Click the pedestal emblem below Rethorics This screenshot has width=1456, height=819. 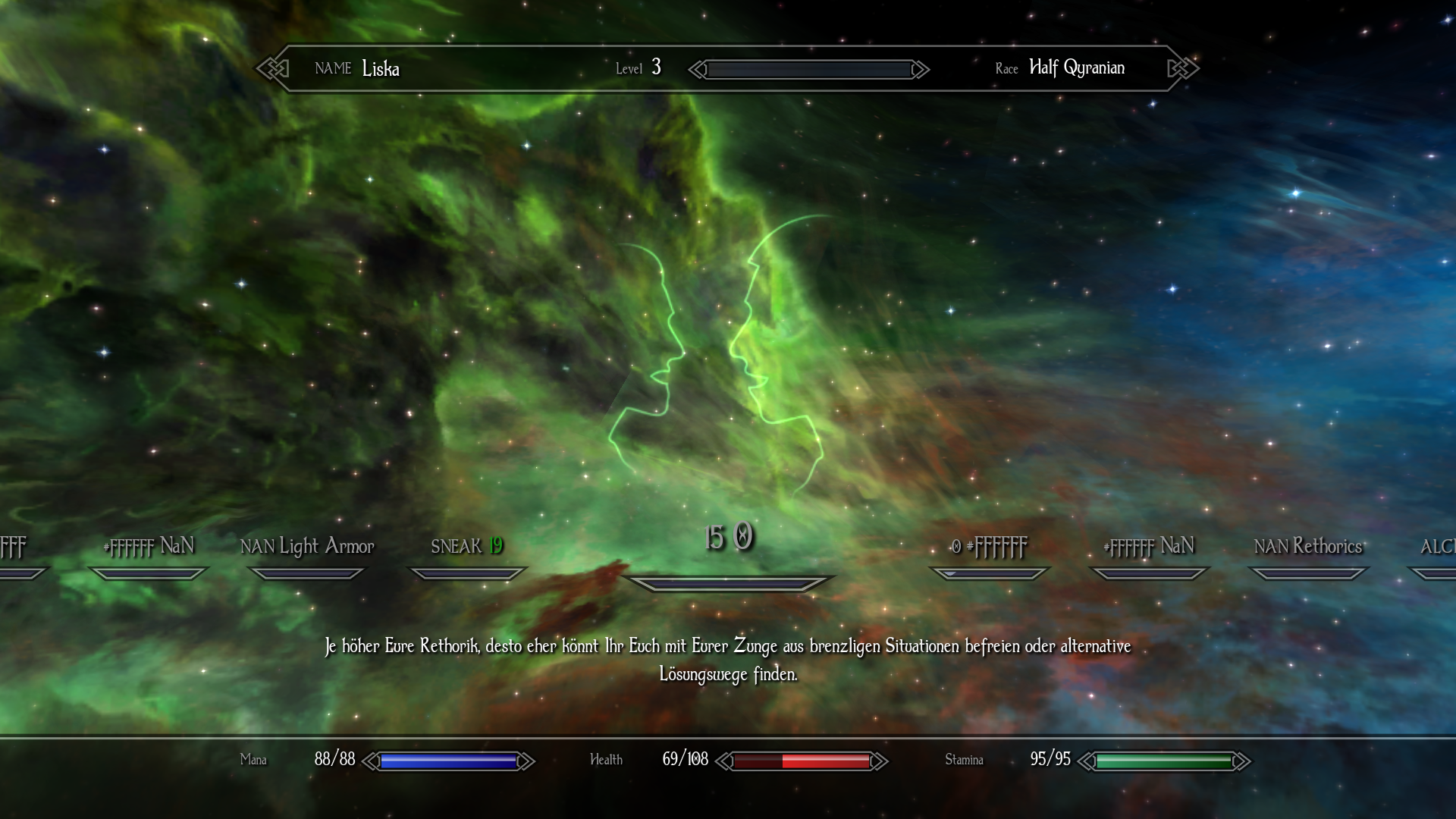[x=1308, y=574]
